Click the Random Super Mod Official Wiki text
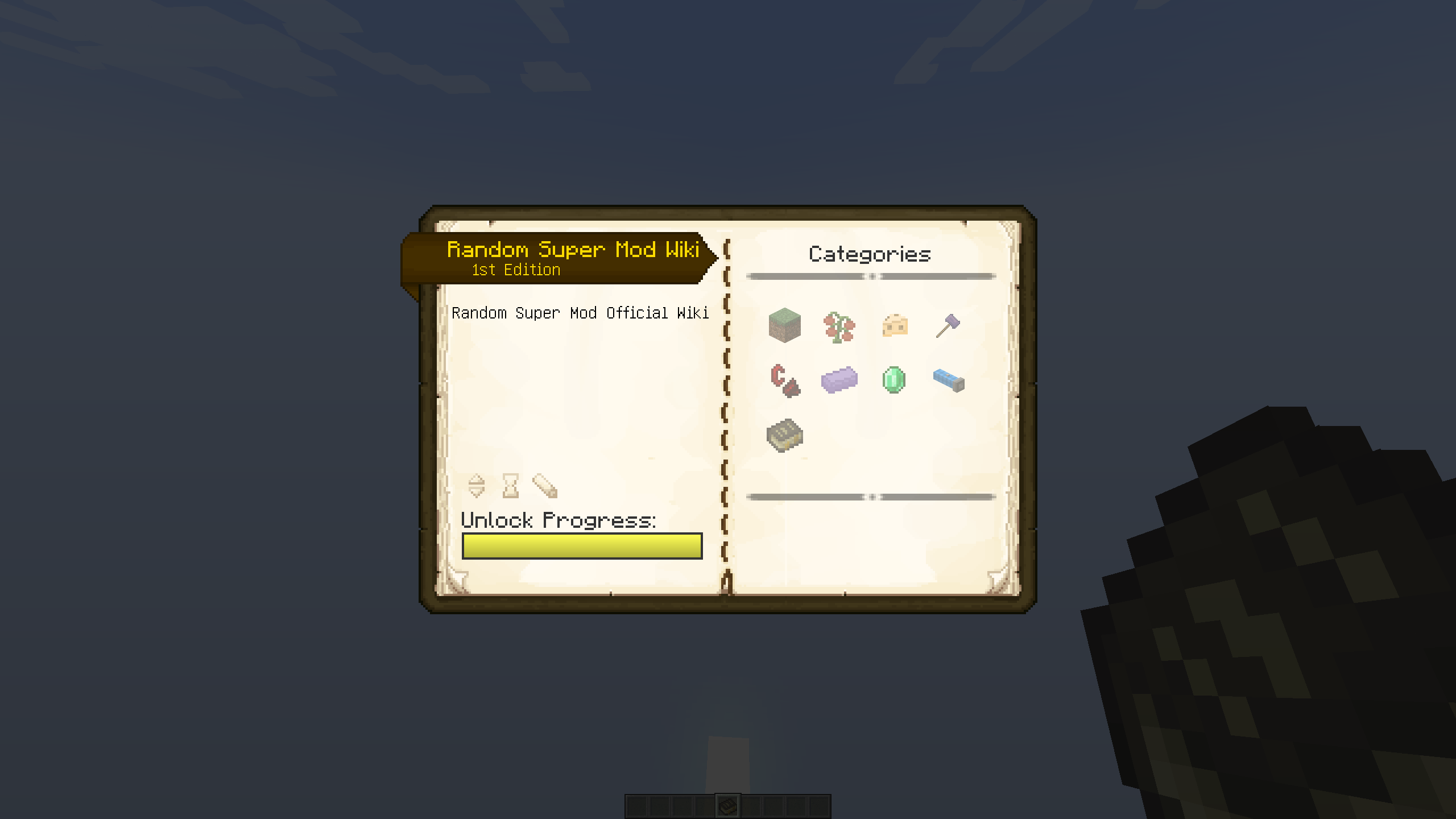 pos(580,312)
